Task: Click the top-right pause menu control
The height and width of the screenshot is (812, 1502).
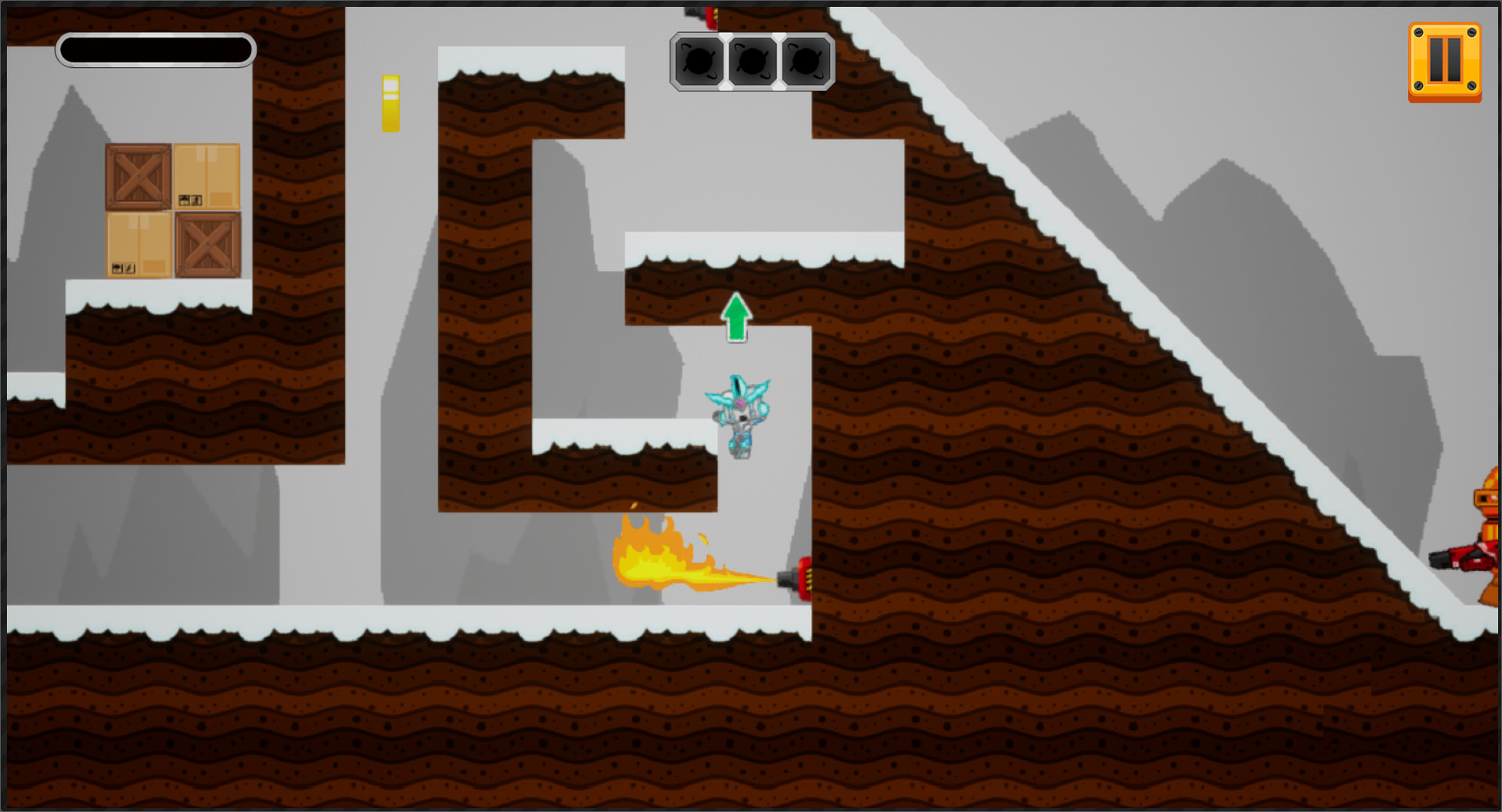Action: 1446,61
